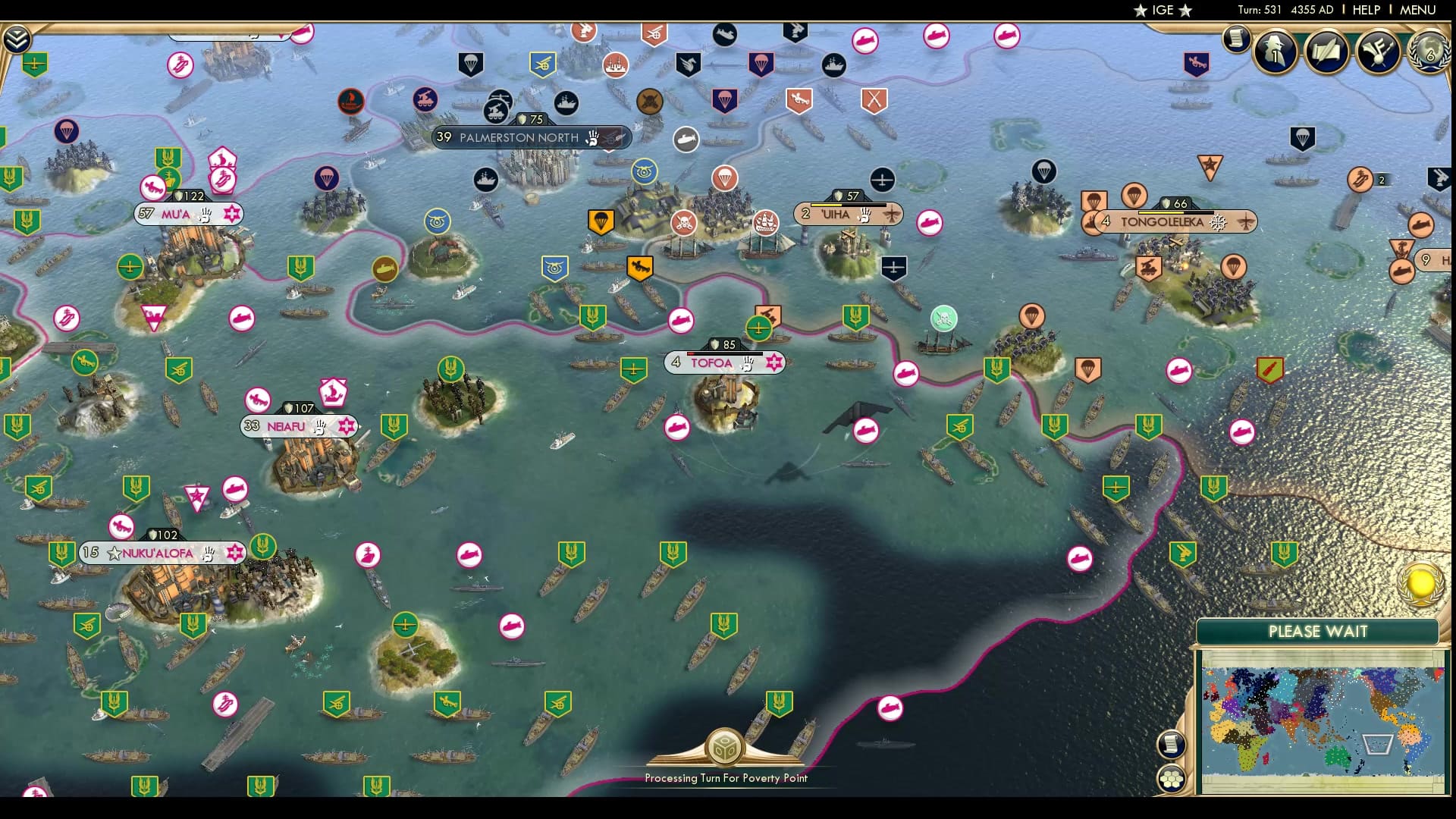The height and width of the screenshot is (819, 1456).
Task: Open the message log scroll beside minimap
Action: pyautogui.click(x=1172, y=745)
